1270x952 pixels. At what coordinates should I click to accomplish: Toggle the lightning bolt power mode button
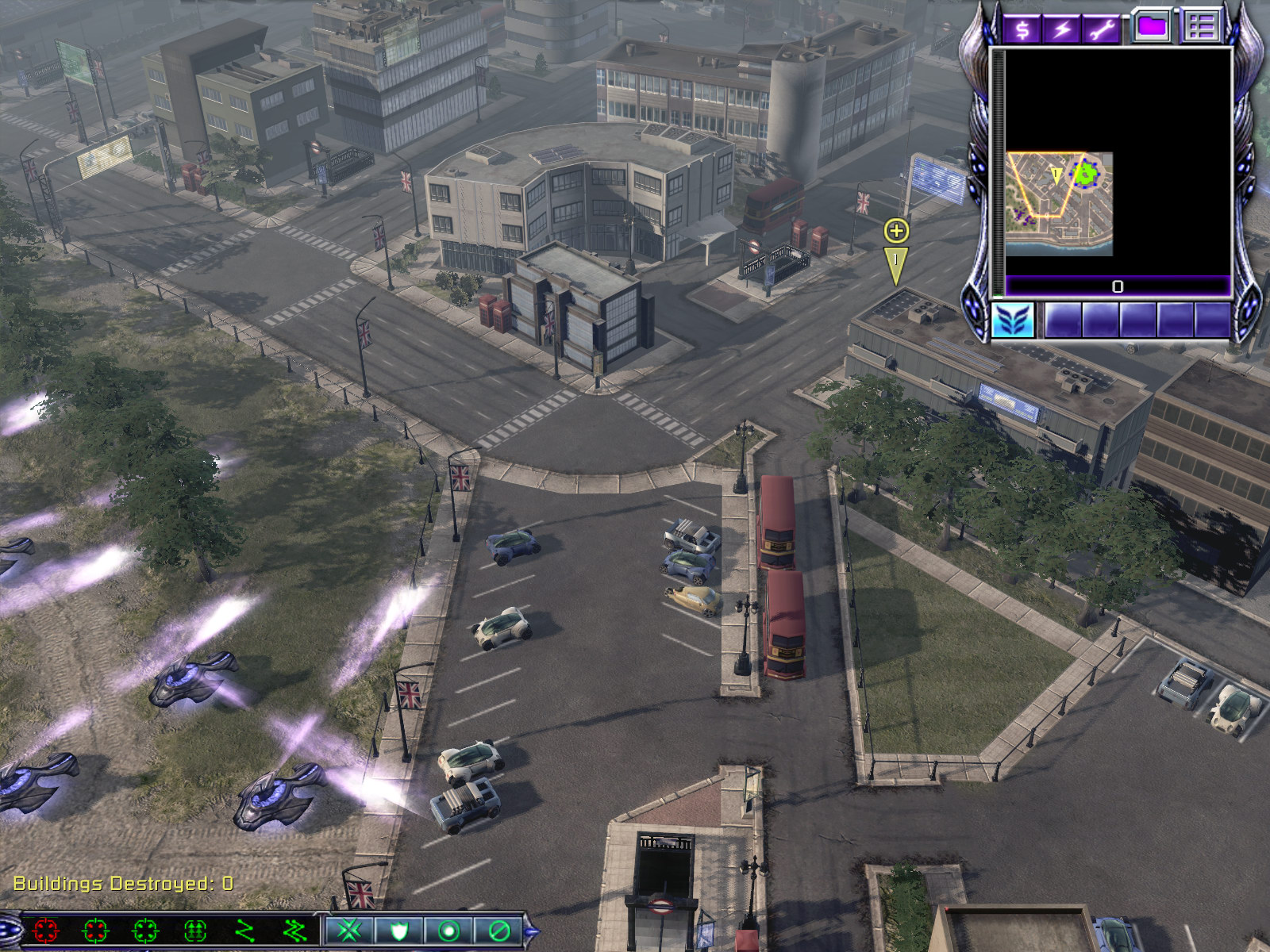tap(1062, 30)
